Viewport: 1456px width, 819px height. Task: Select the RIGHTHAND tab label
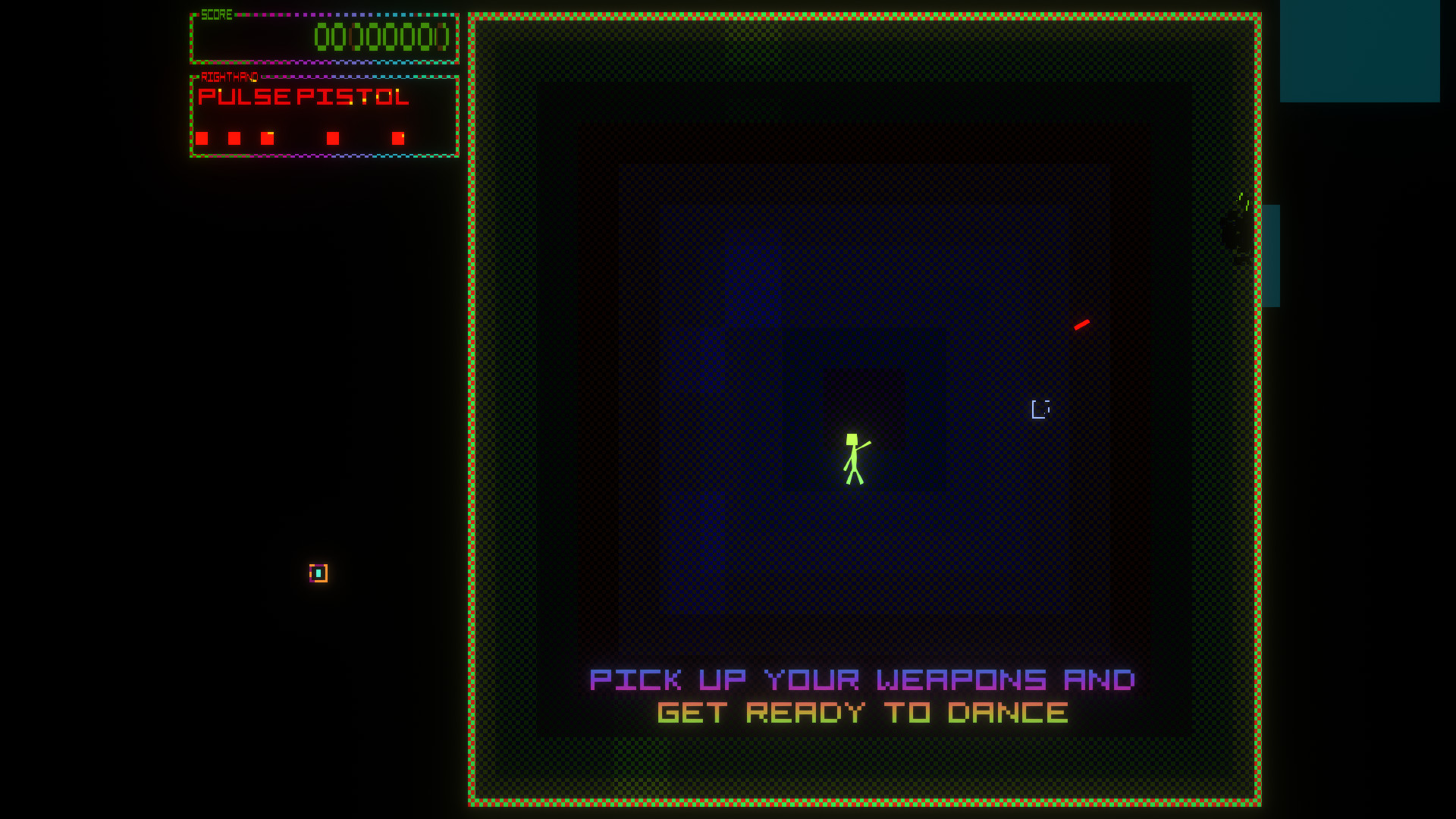228,76
